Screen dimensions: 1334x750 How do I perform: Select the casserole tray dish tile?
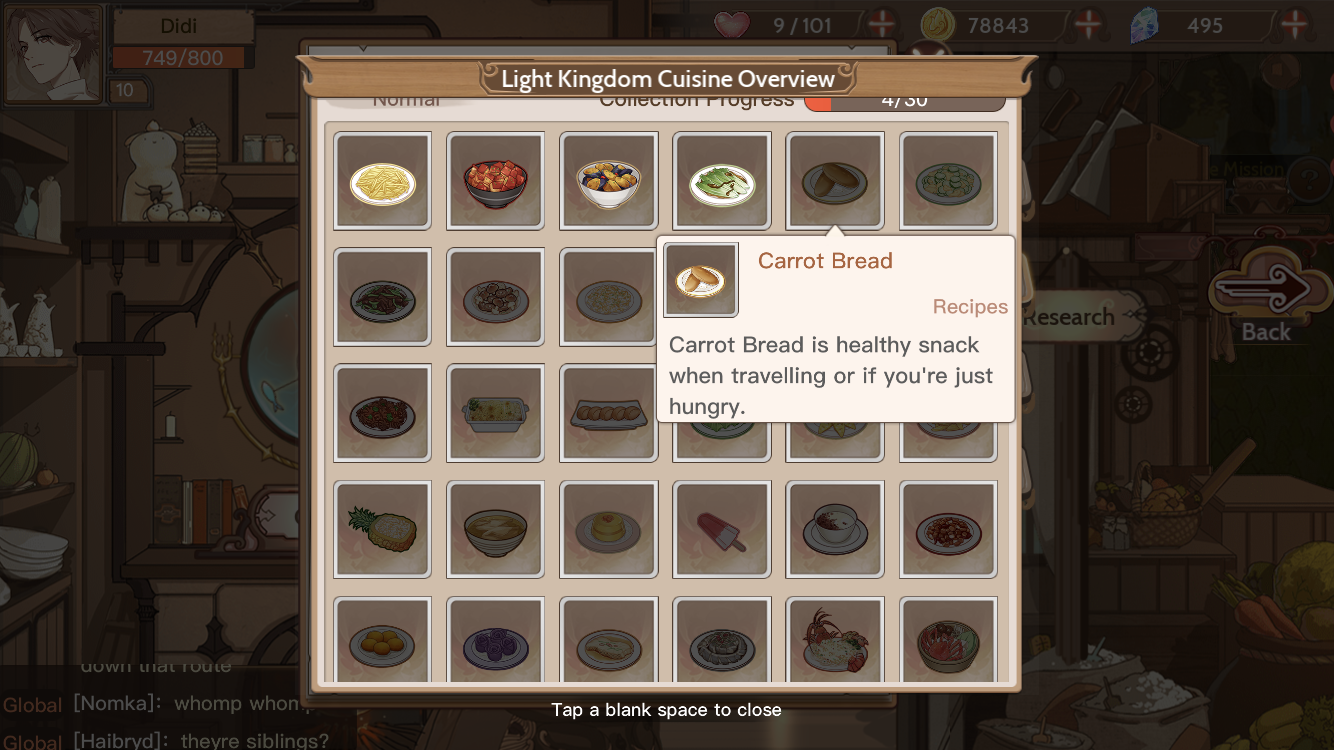(x=495, y=413)
